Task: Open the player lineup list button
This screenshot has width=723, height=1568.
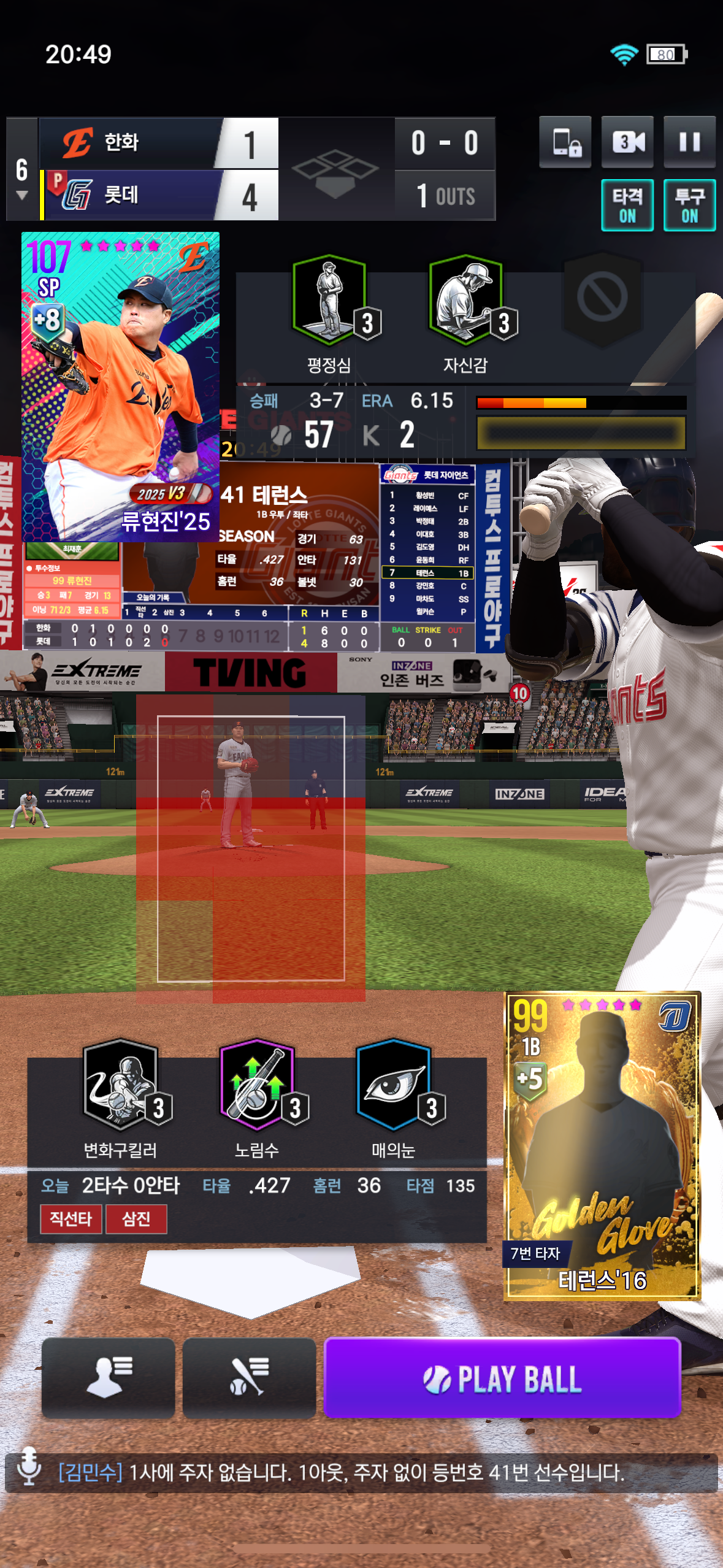Action: 109,1378
